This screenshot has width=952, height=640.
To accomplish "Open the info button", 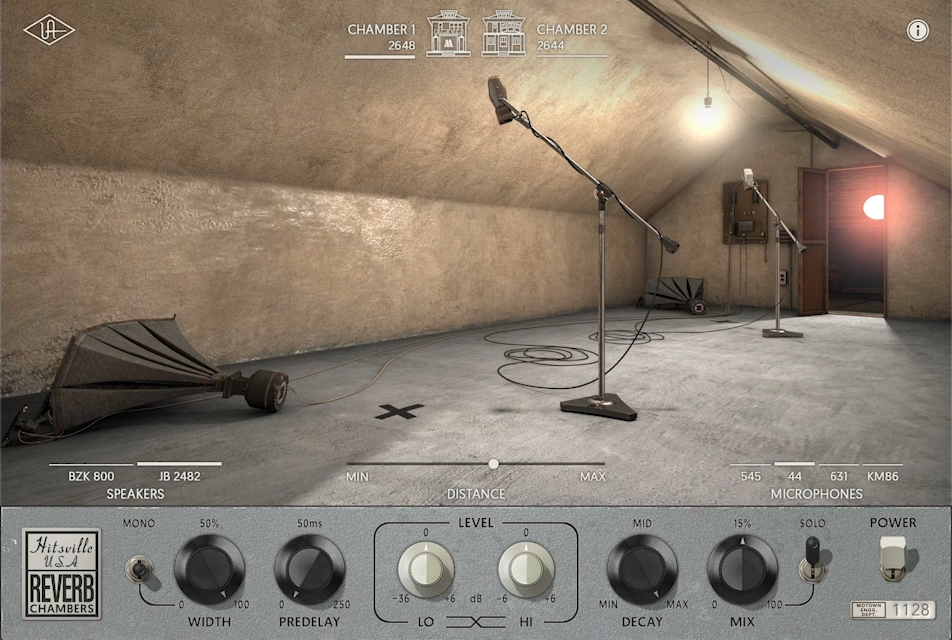I will pyautogui.click(x=918, y=30).
